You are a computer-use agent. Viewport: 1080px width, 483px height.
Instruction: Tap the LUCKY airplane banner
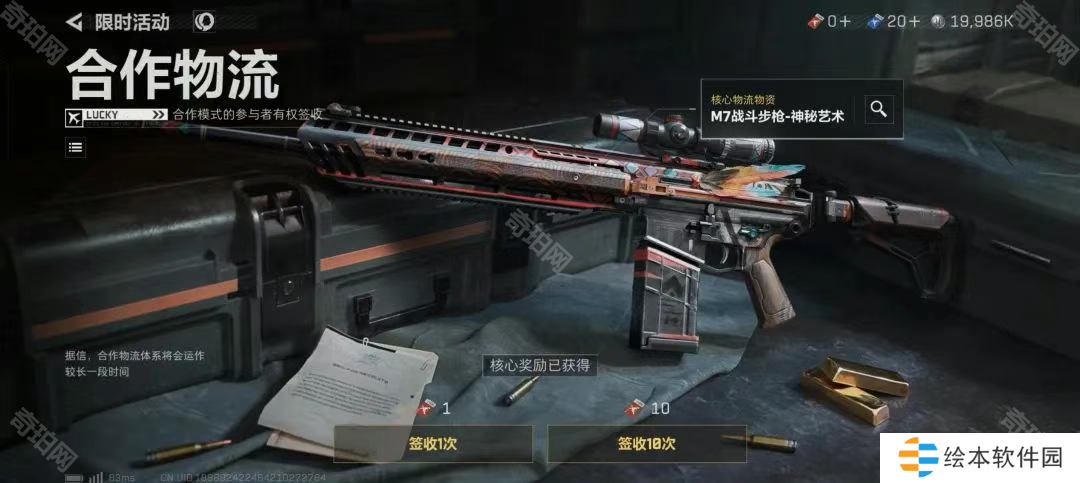coord(116,115)
